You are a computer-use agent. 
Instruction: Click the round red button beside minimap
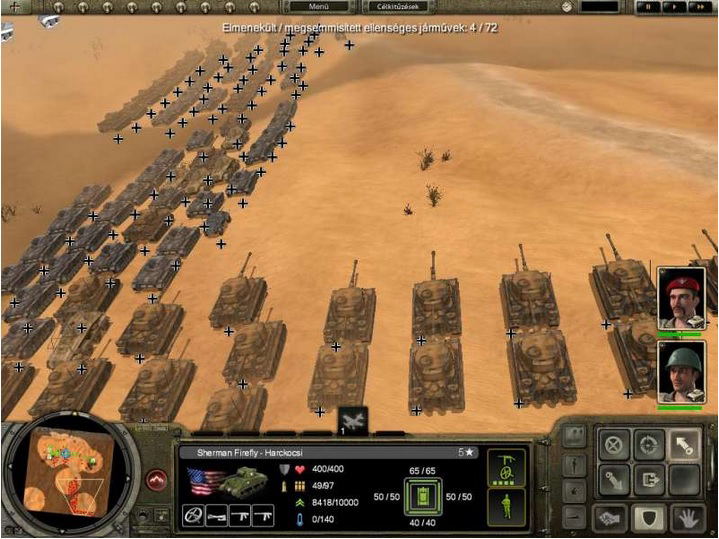click(157, 480)
